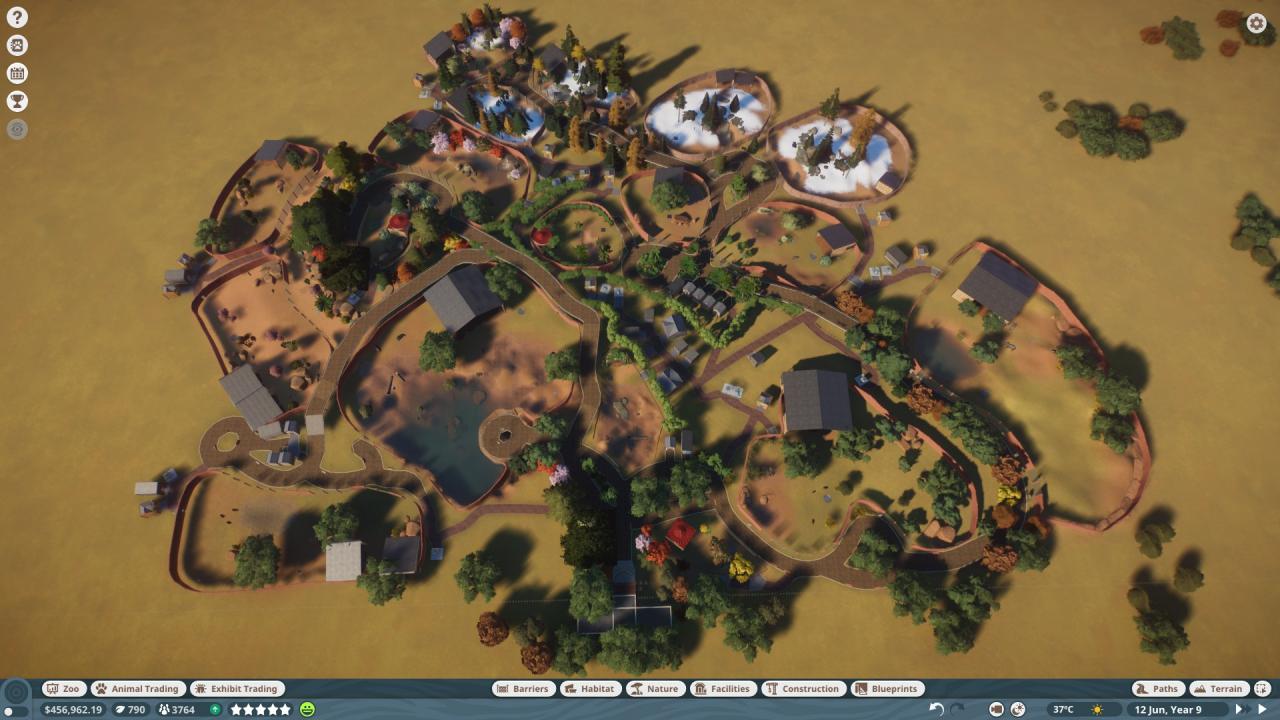Click the question mark help icon
This screenshot has height=720, width=1280.
tap(17, 17)
